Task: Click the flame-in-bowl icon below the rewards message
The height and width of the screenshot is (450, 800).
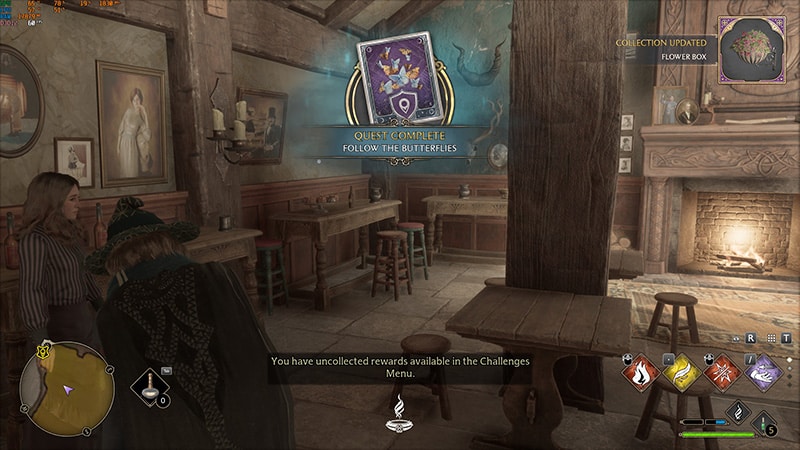Action: [x=400, y=412]
